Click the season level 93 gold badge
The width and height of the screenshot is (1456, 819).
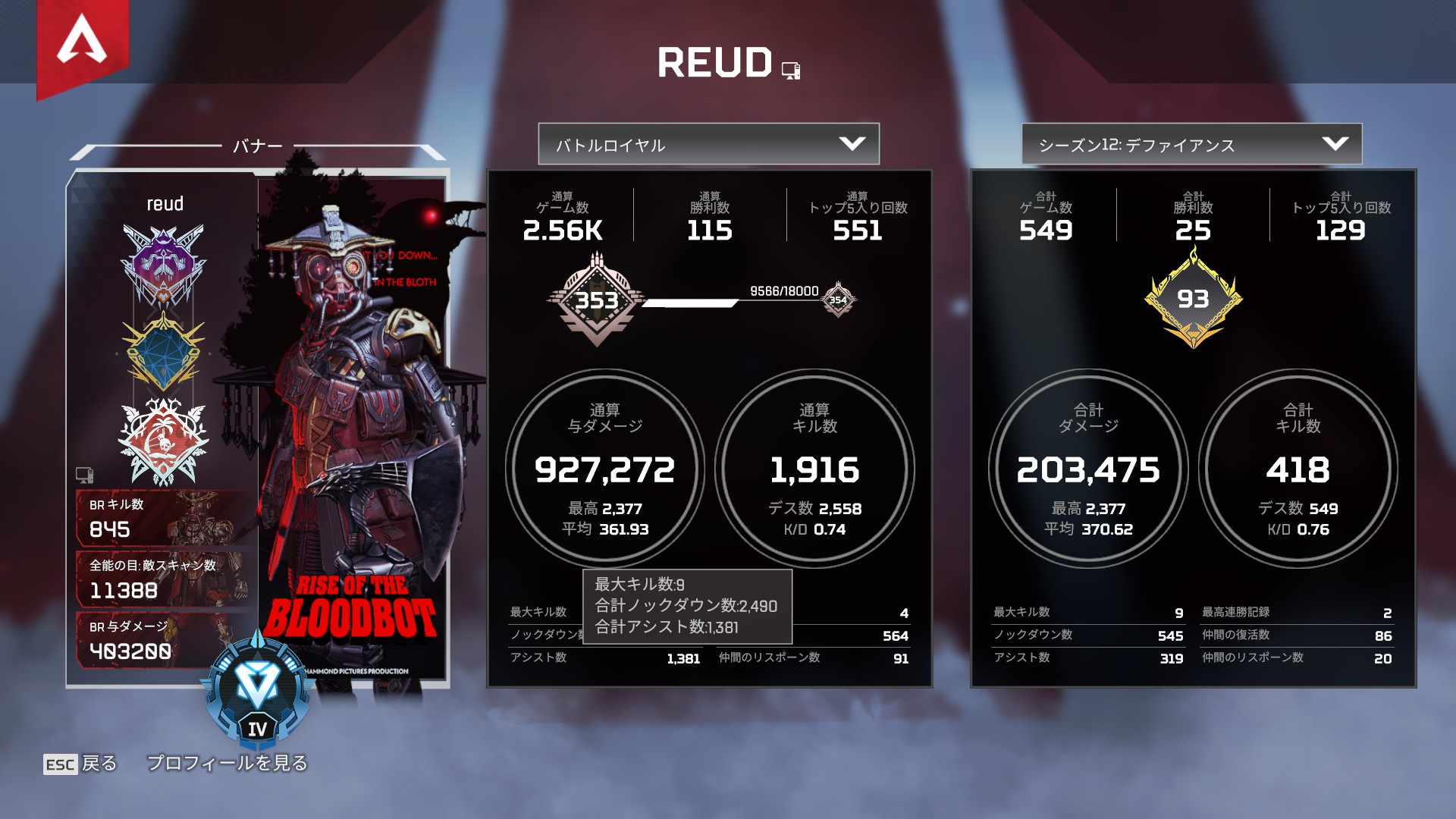pos(1193,300)
